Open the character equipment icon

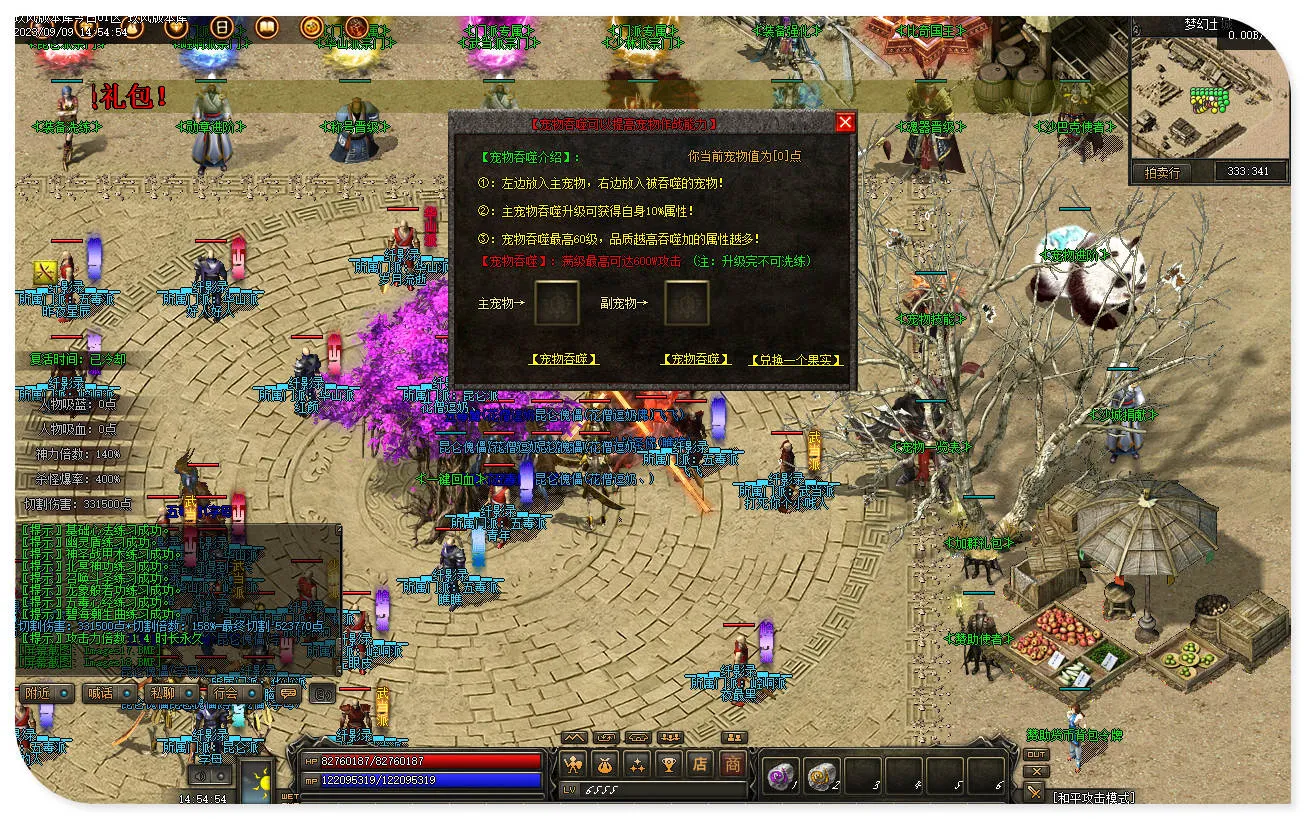[573, 765]
